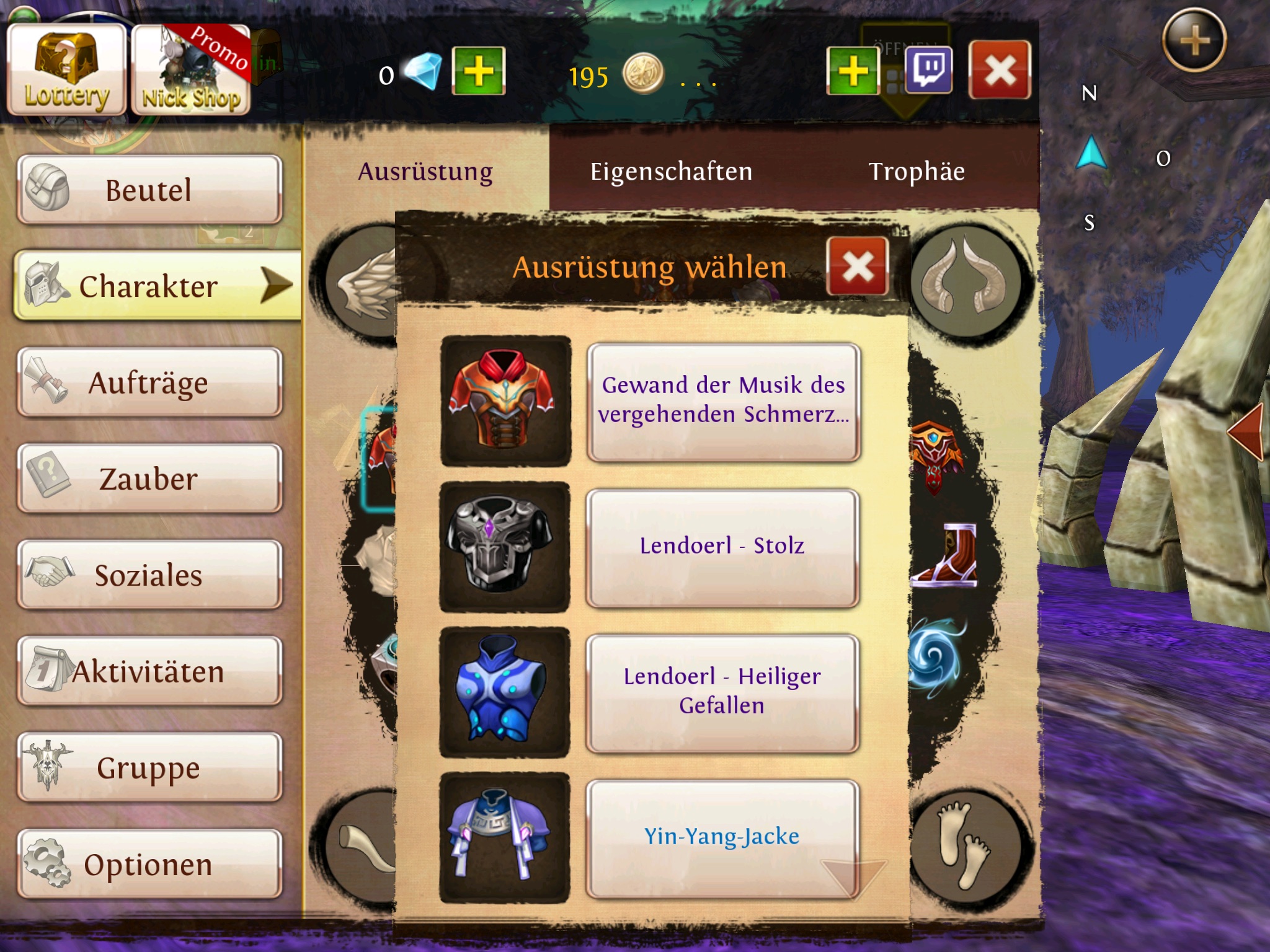Open the Beutel menu
Screen dimensions: 1270x952
tap(149, 190)
